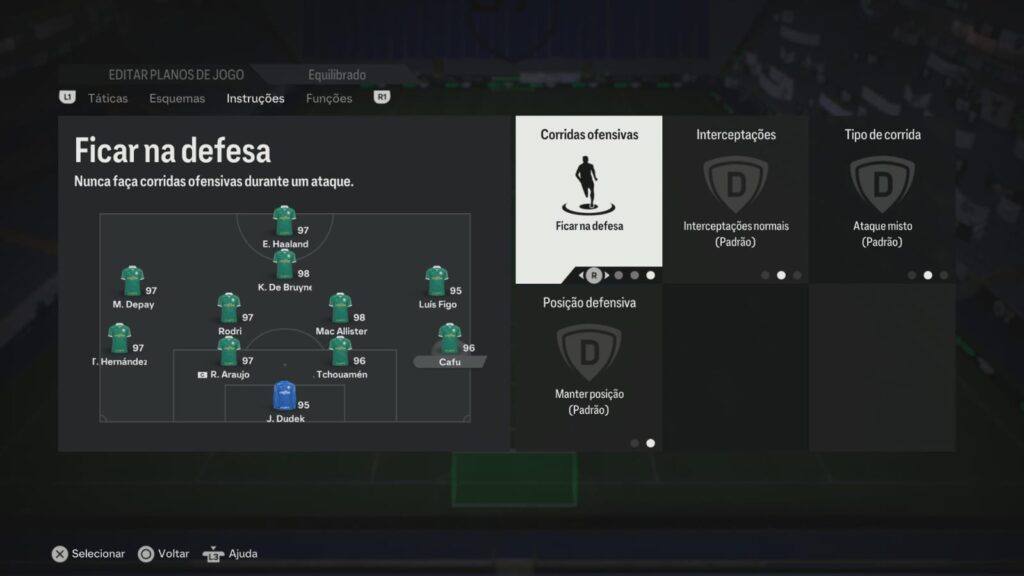This screenshot has width=1024, height=576.
Task: Select left-back Hernández on the pitch
Action: tap(119, 339)
